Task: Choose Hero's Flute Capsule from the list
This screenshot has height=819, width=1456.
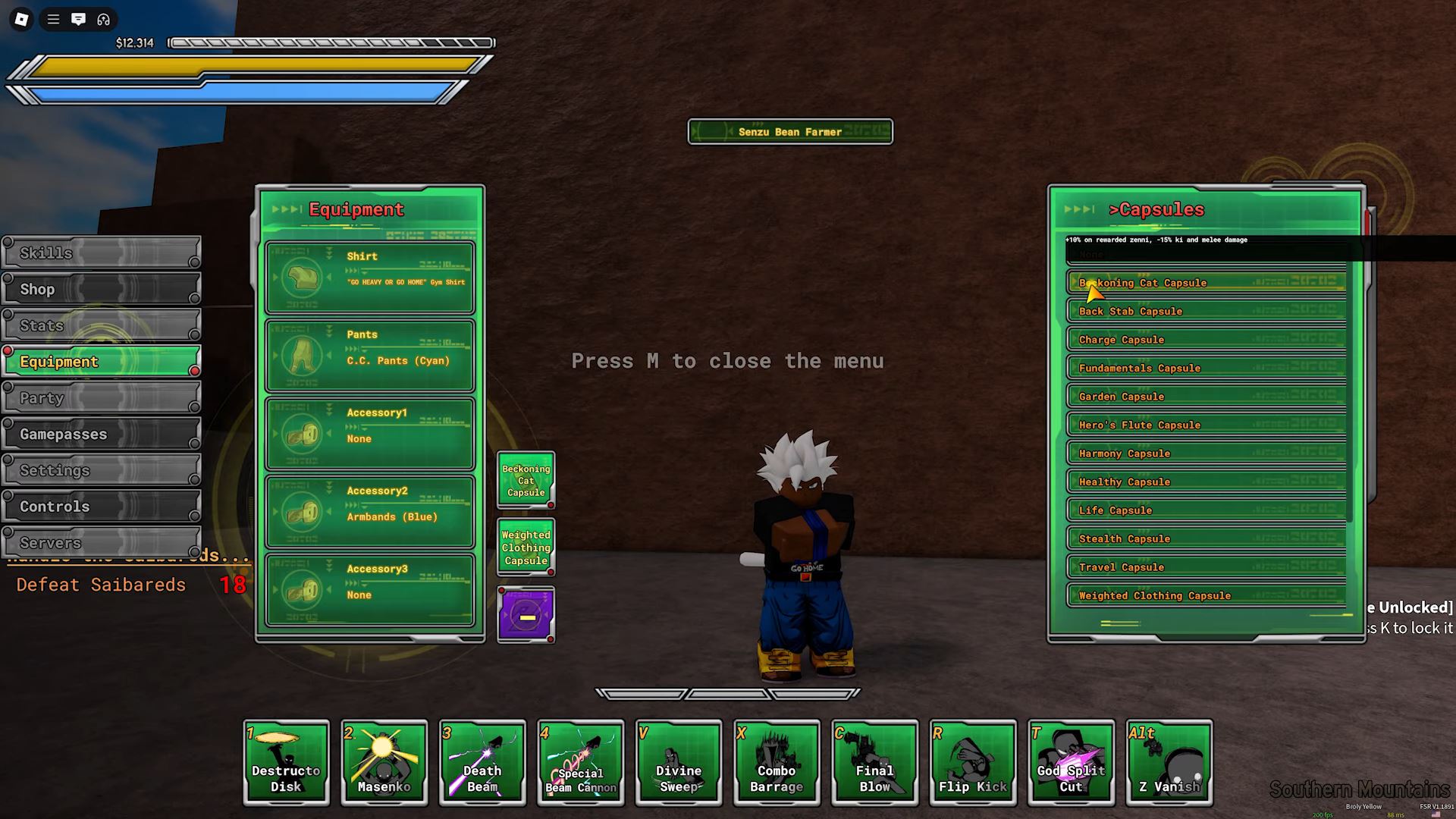Action: click(x=1206, y=425)
